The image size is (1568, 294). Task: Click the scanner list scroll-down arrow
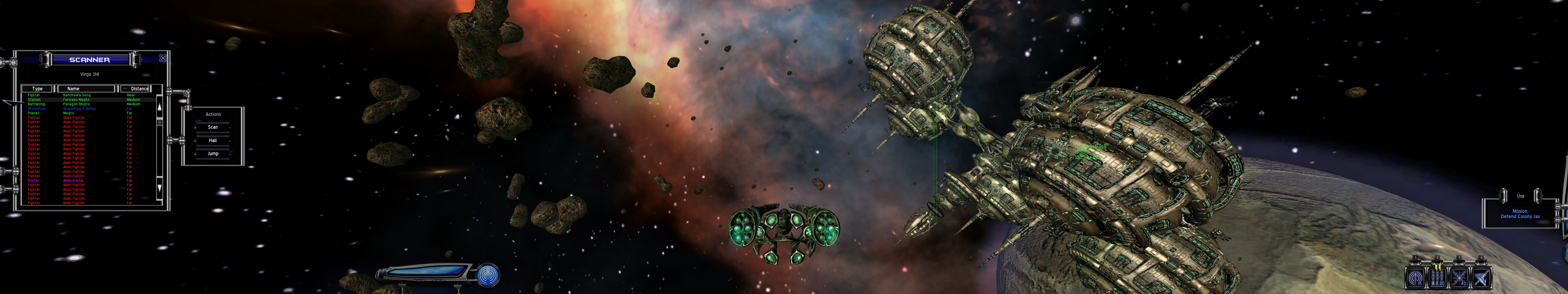160,188
